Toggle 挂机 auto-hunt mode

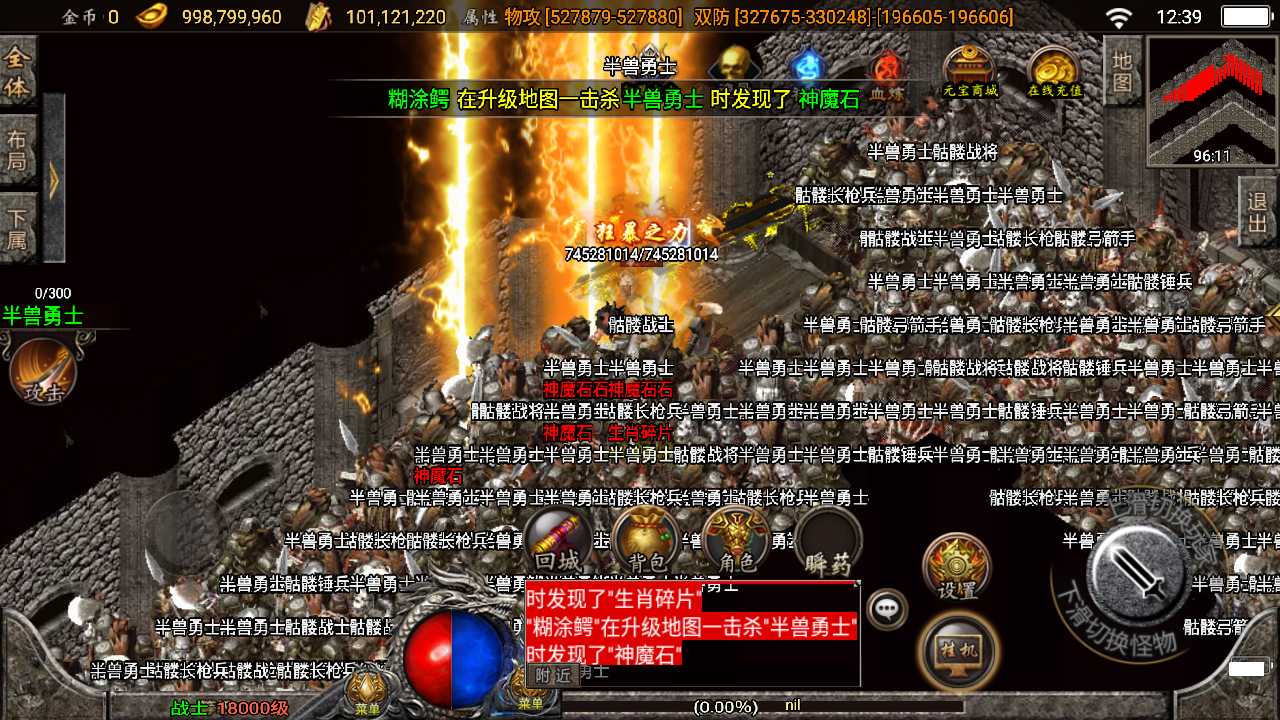957,650
